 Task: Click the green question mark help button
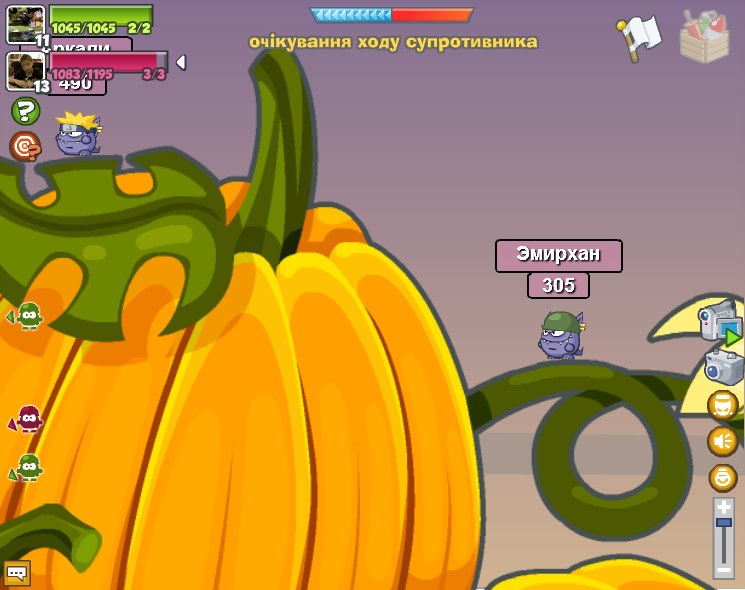[25, 111]
